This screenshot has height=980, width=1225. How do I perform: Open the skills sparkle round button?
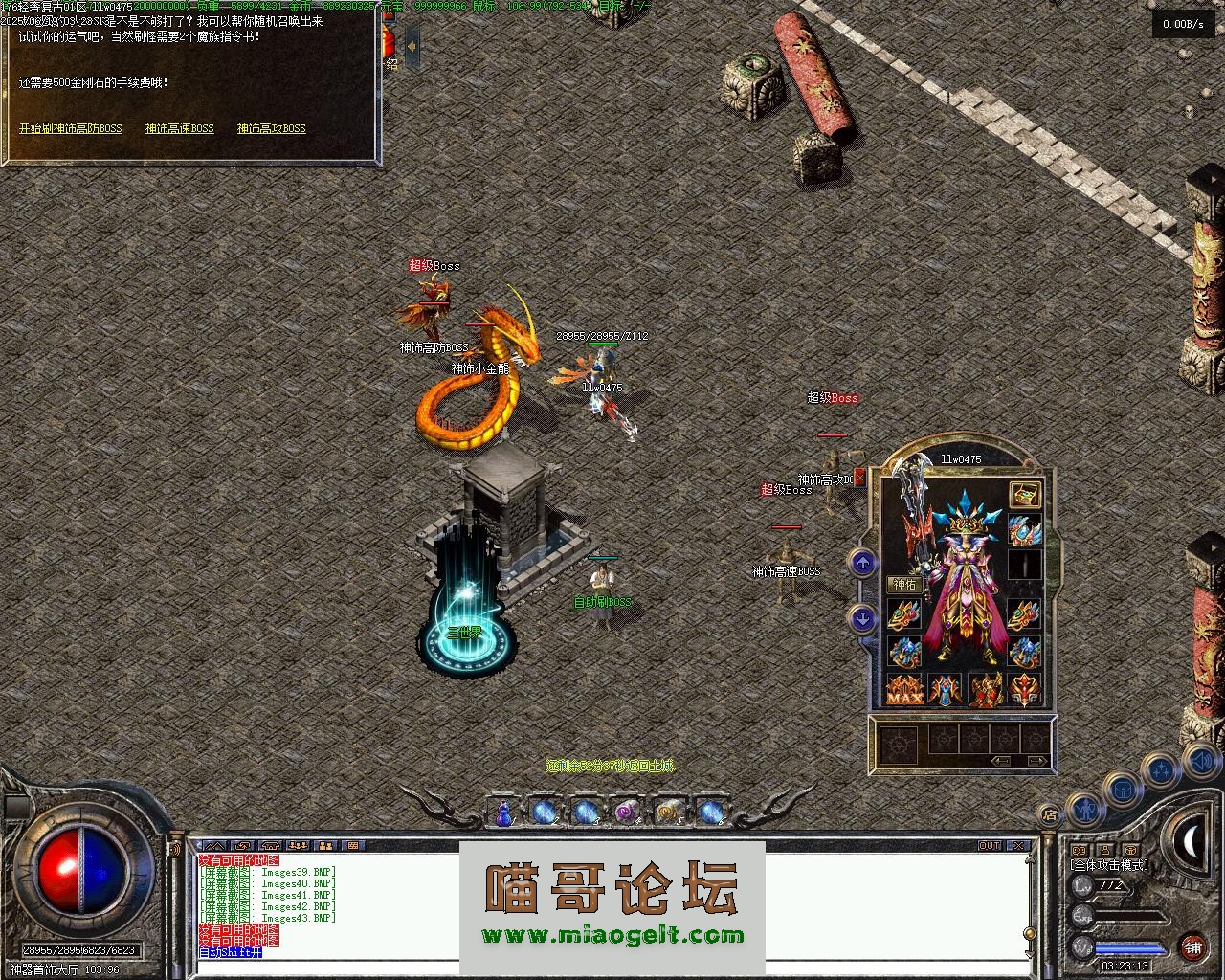click(x=1162, y=768)
